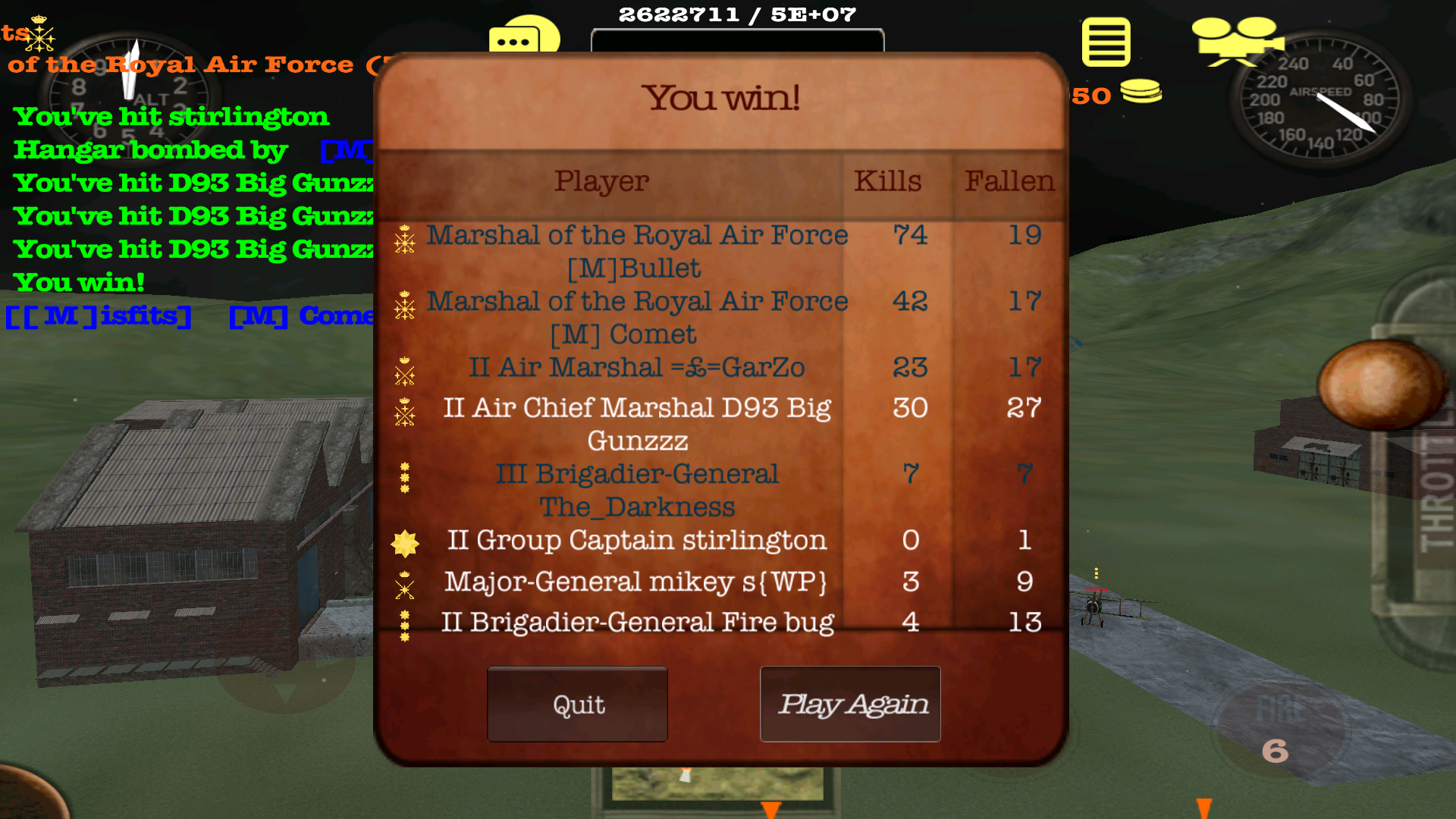This screenshot has width=1456, height=819.
Task: Quit the match from results dialog
Action: pyautogui.click(x=577, y=704)
